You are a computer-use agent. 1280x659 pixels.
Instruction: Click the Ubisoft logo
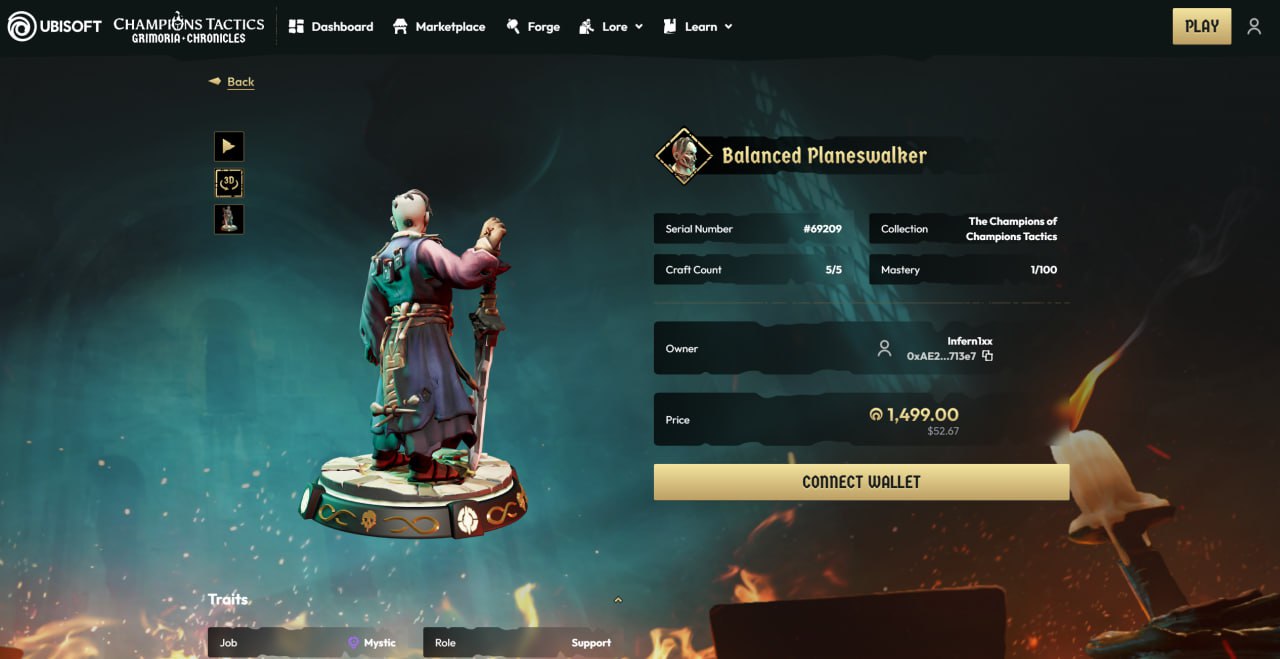tap(55, 27)
